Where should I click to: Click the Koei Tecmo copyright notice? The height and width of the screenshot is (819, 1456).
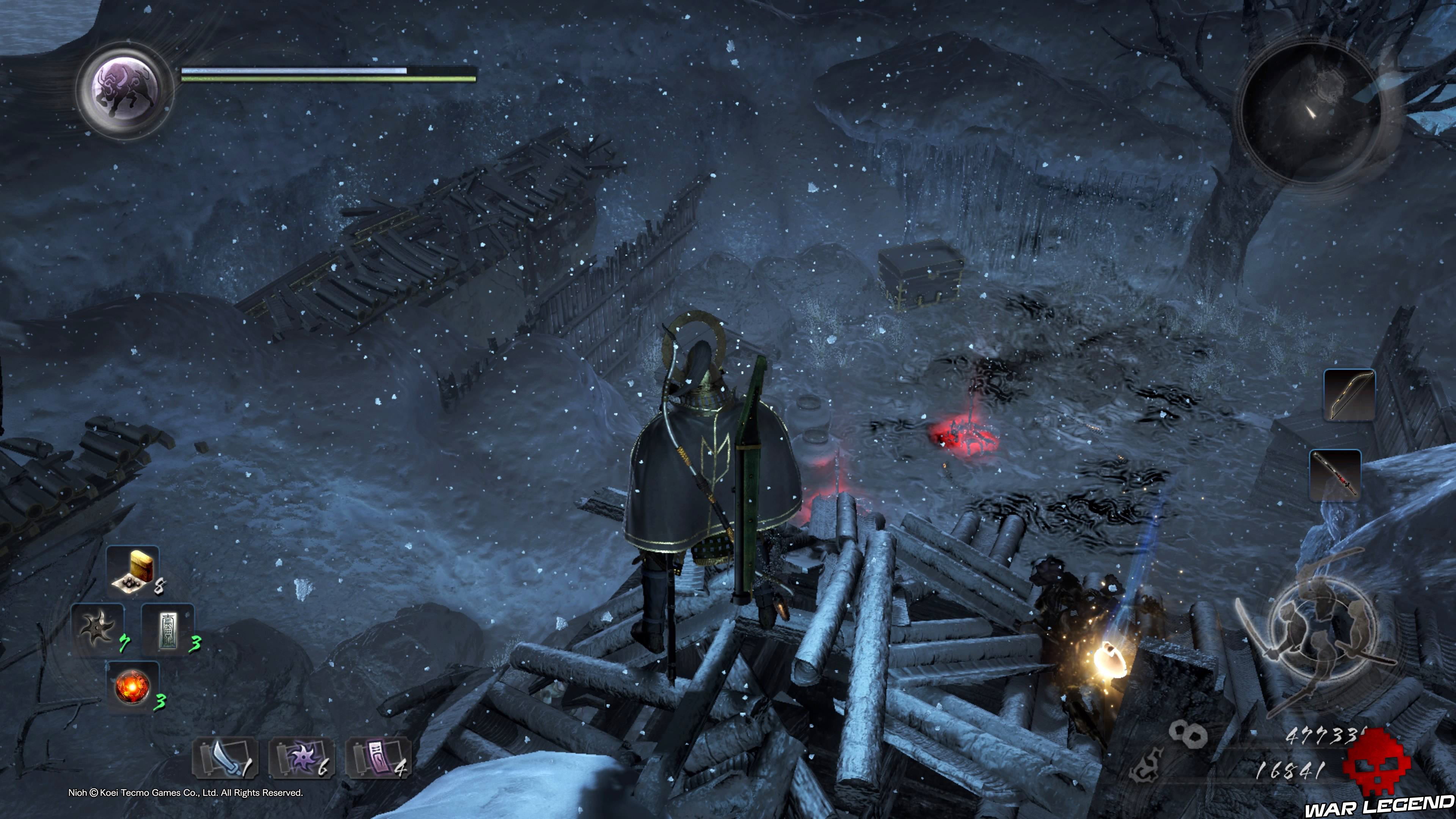pos(187,792)
